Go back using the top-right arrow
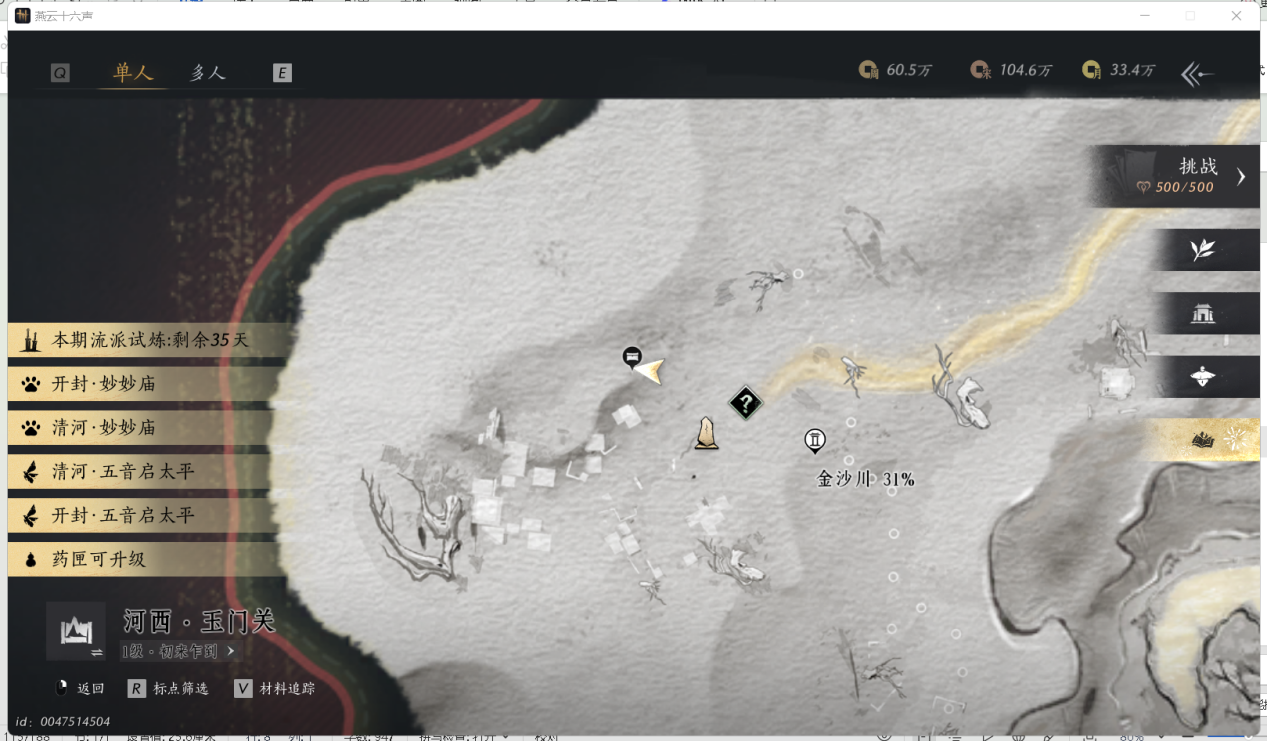Screen dimensions: 1267x741 click(1197, 74)
